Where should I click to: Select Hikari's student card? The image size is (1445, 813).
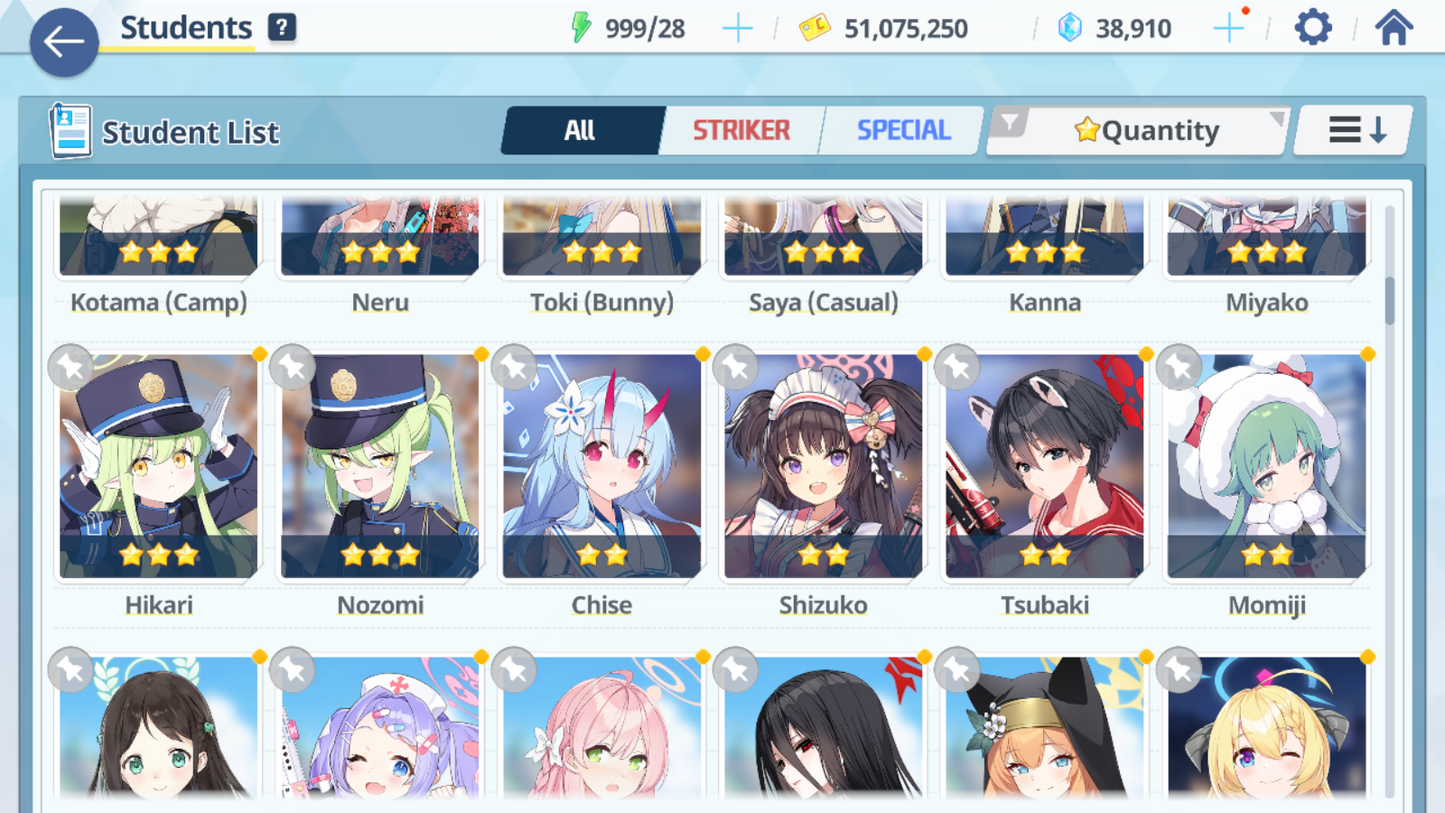159,466
